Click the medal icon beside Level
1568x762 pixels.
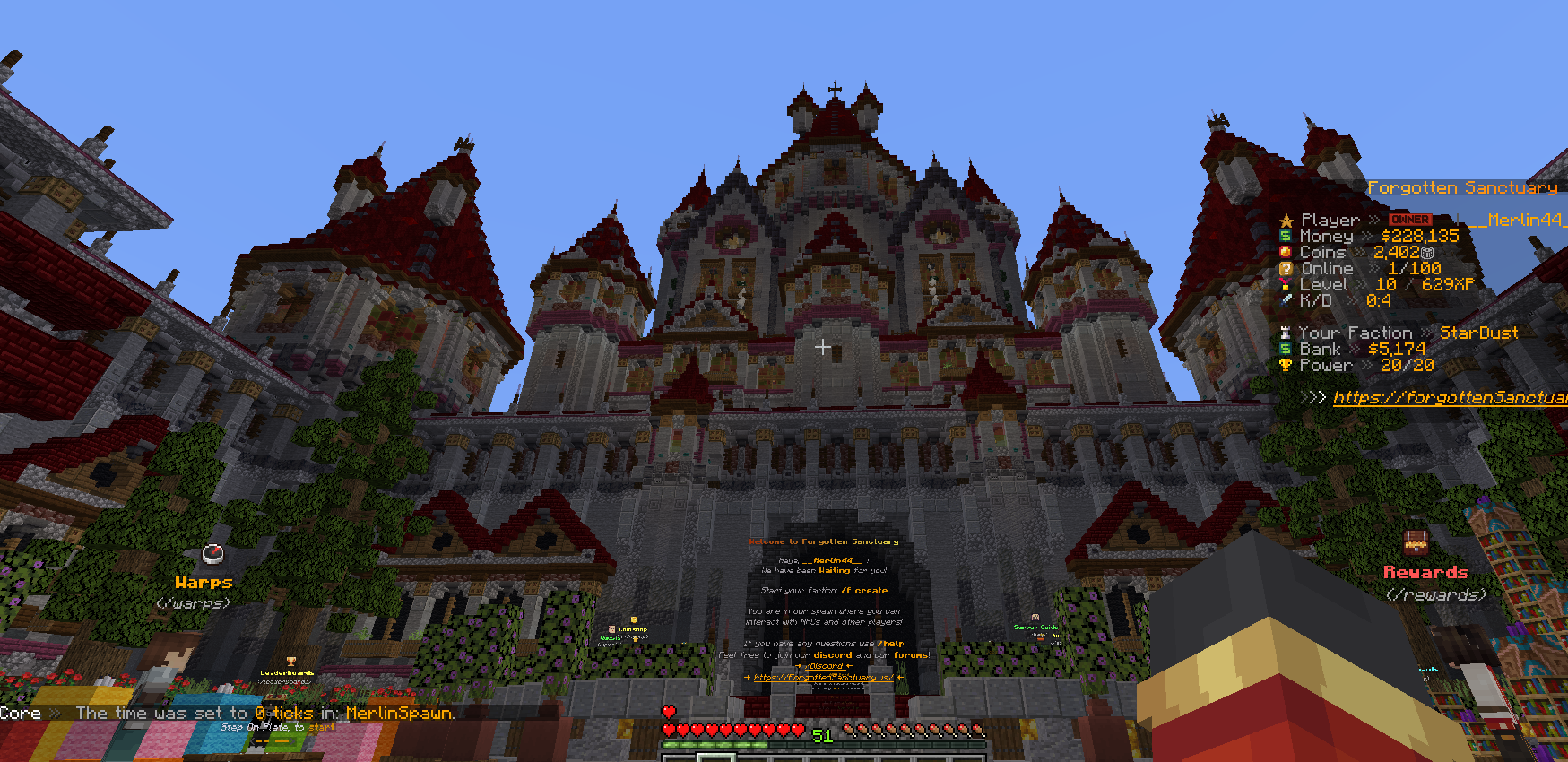(x=1287, y=284)
